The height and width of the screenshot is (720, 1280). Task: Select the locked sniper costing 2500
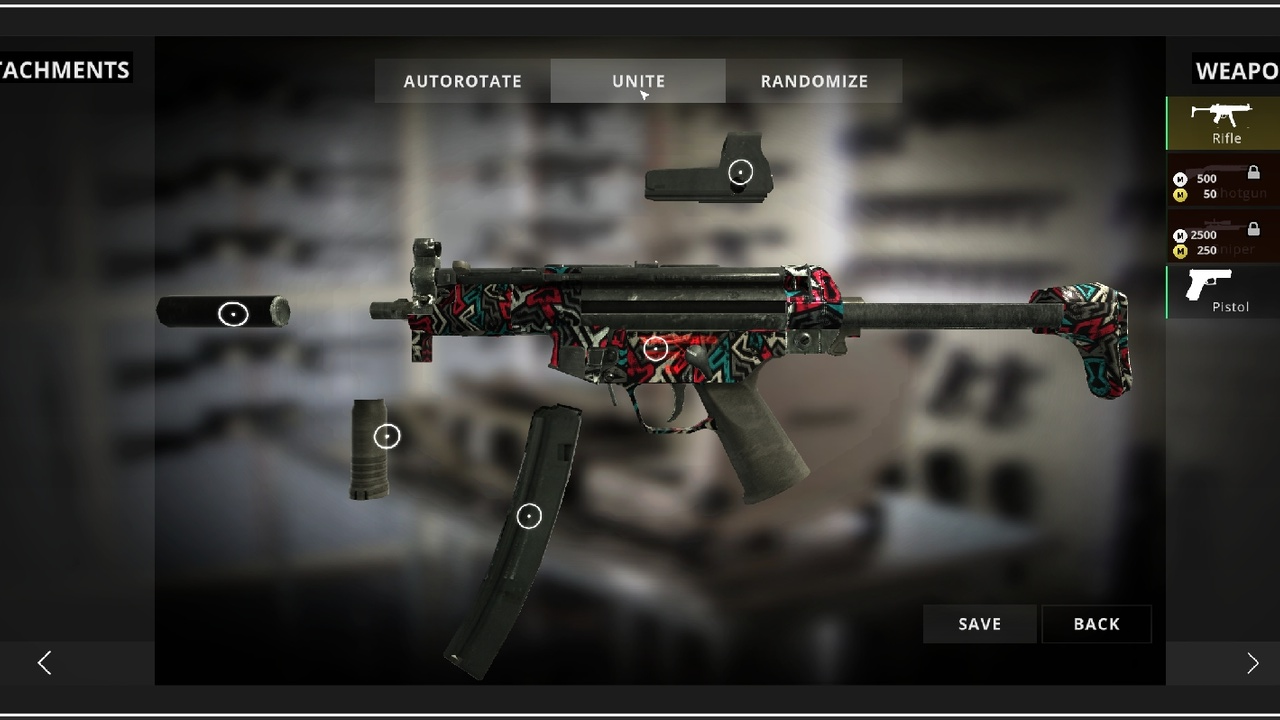(x=1224, y=236)
